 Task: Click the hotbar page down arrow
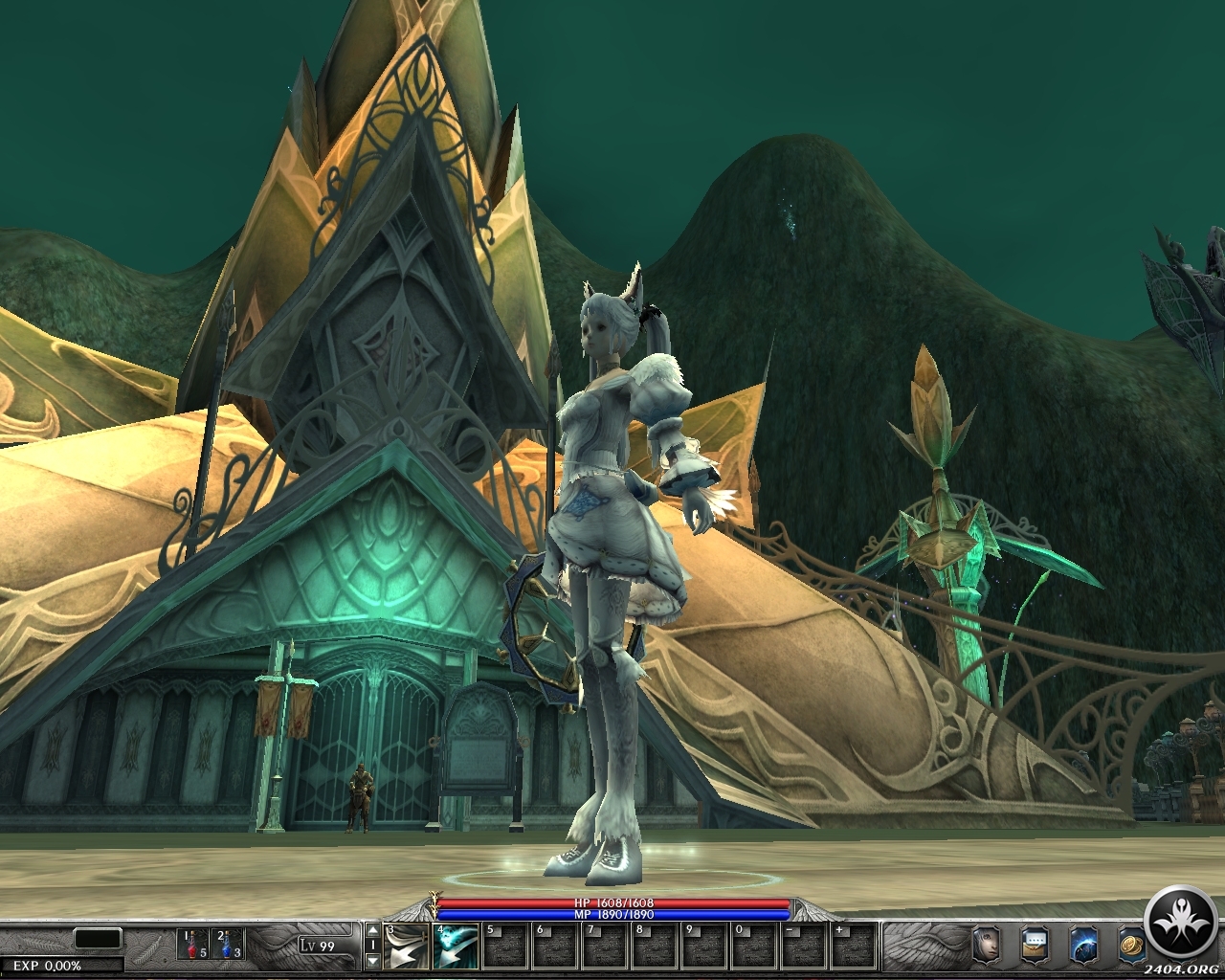coord(372,962)
